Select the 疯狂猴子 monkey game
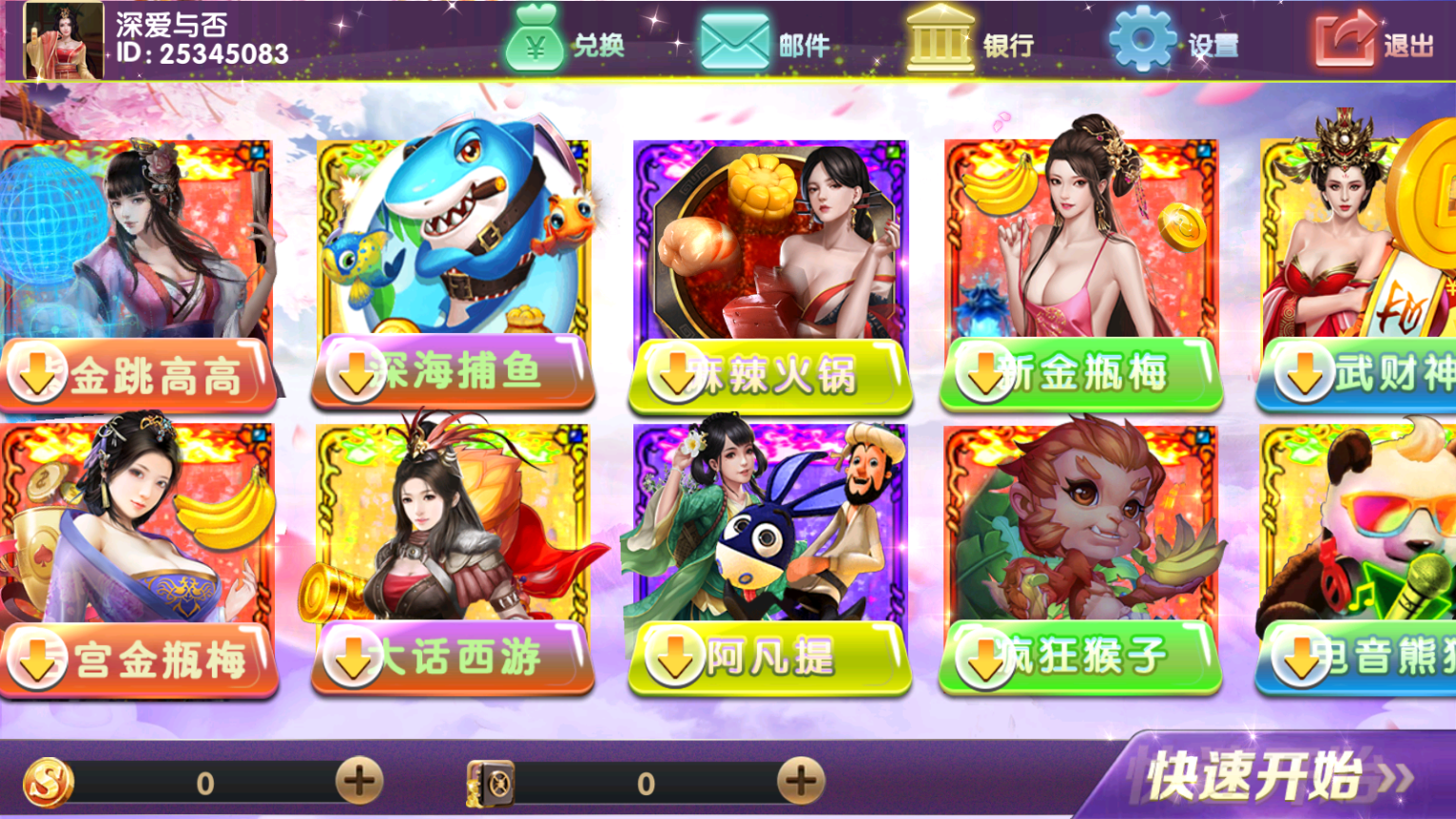 (x=1081, y=561)
